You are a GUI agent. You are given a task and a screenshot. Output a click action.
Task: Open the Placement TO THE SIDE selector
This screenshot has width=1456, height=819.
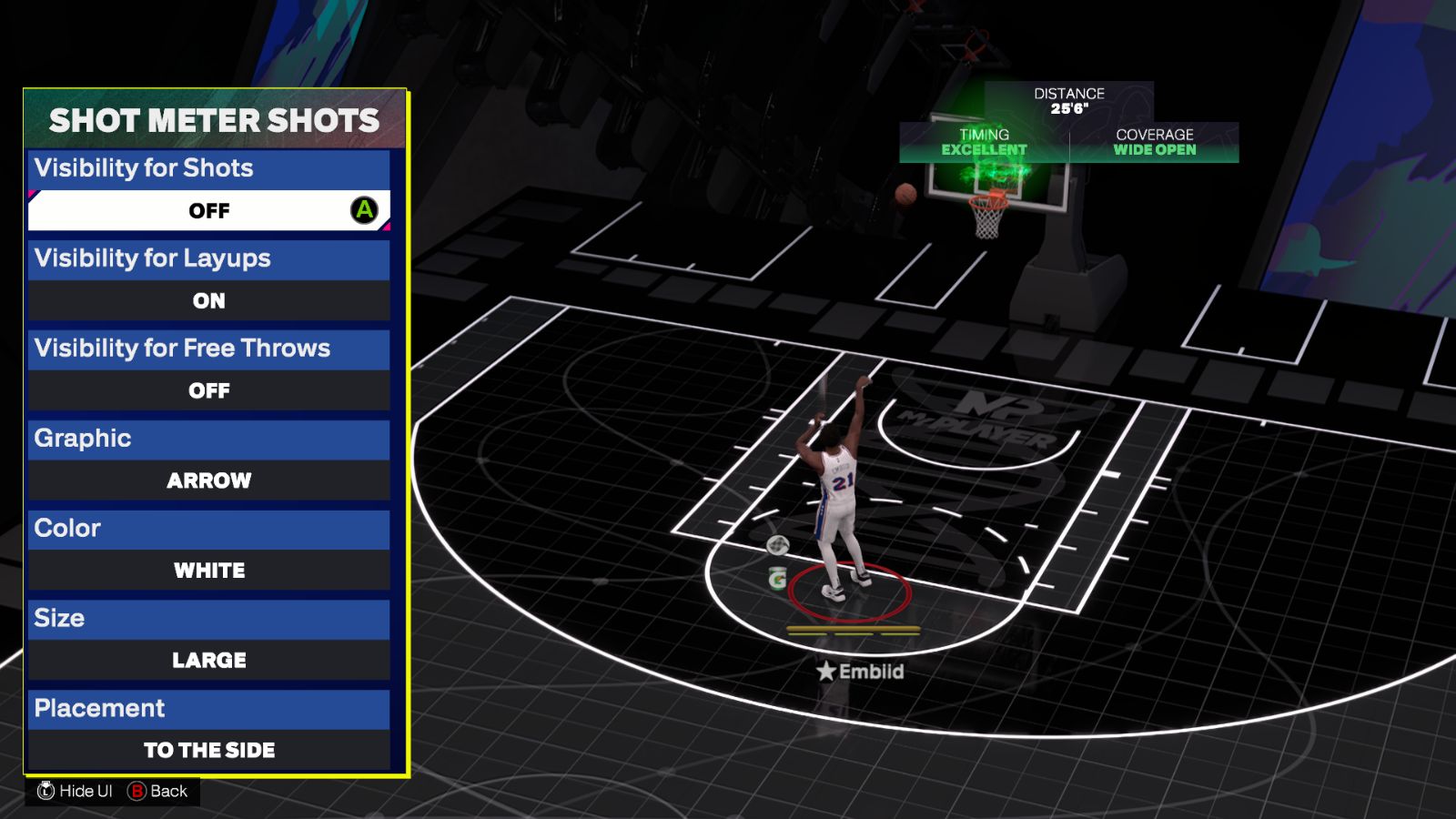(x=209, y=750)
